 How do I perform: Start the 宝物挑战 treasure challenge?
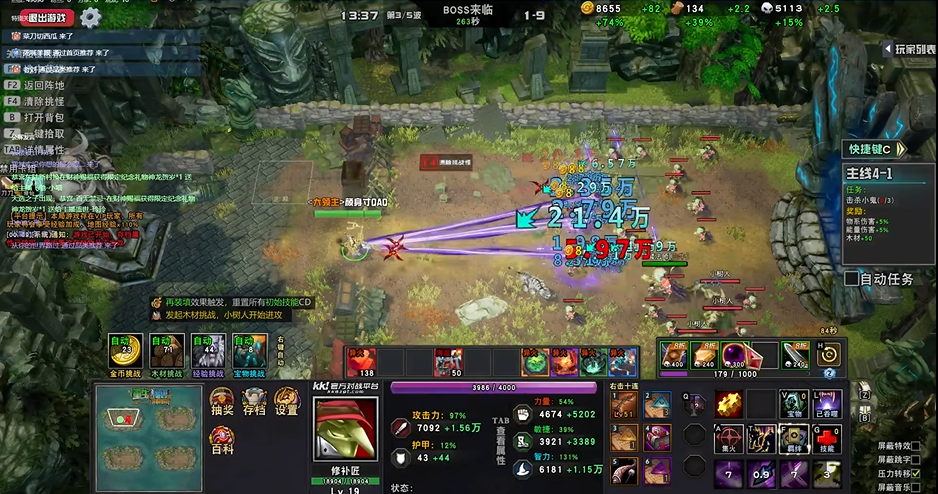(x=248, y=353)
